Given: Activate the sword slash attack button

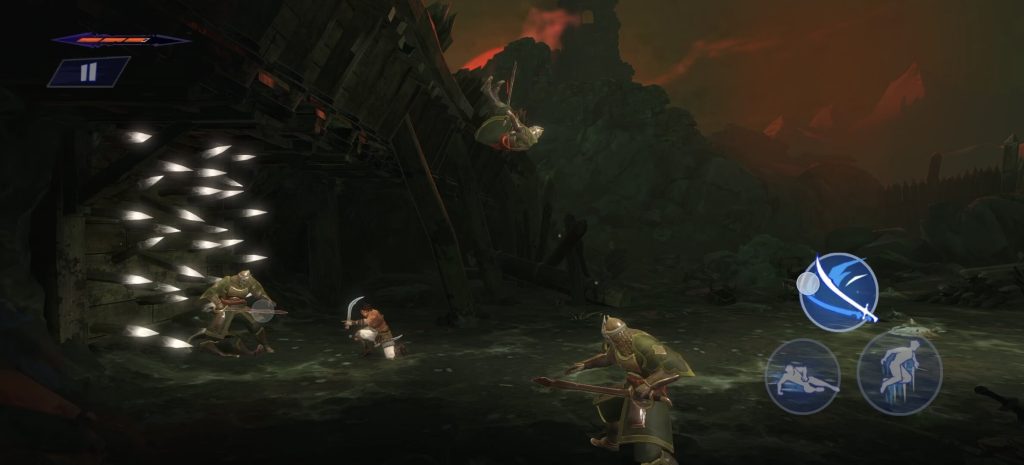Looking at the screenshot, I should pyautogui.click(x=839, y=292).
